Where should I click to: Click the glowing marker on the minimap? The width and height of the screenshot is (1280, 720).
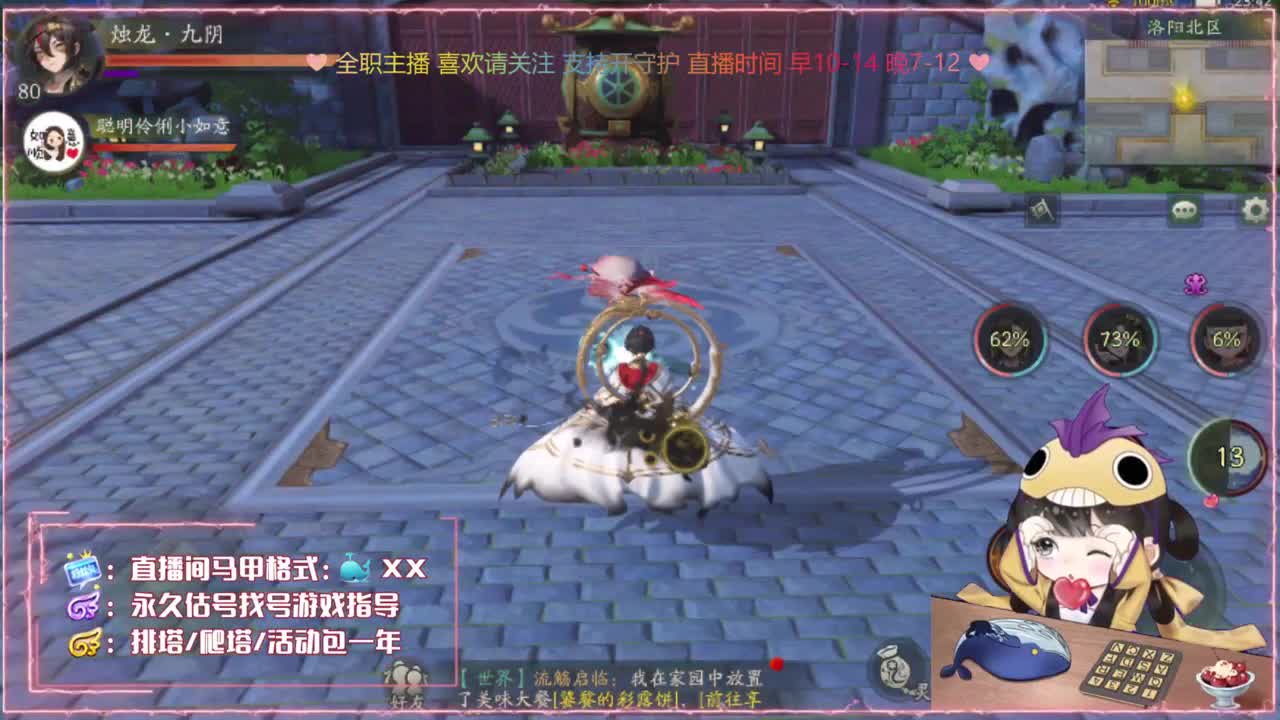point(1185,98)
